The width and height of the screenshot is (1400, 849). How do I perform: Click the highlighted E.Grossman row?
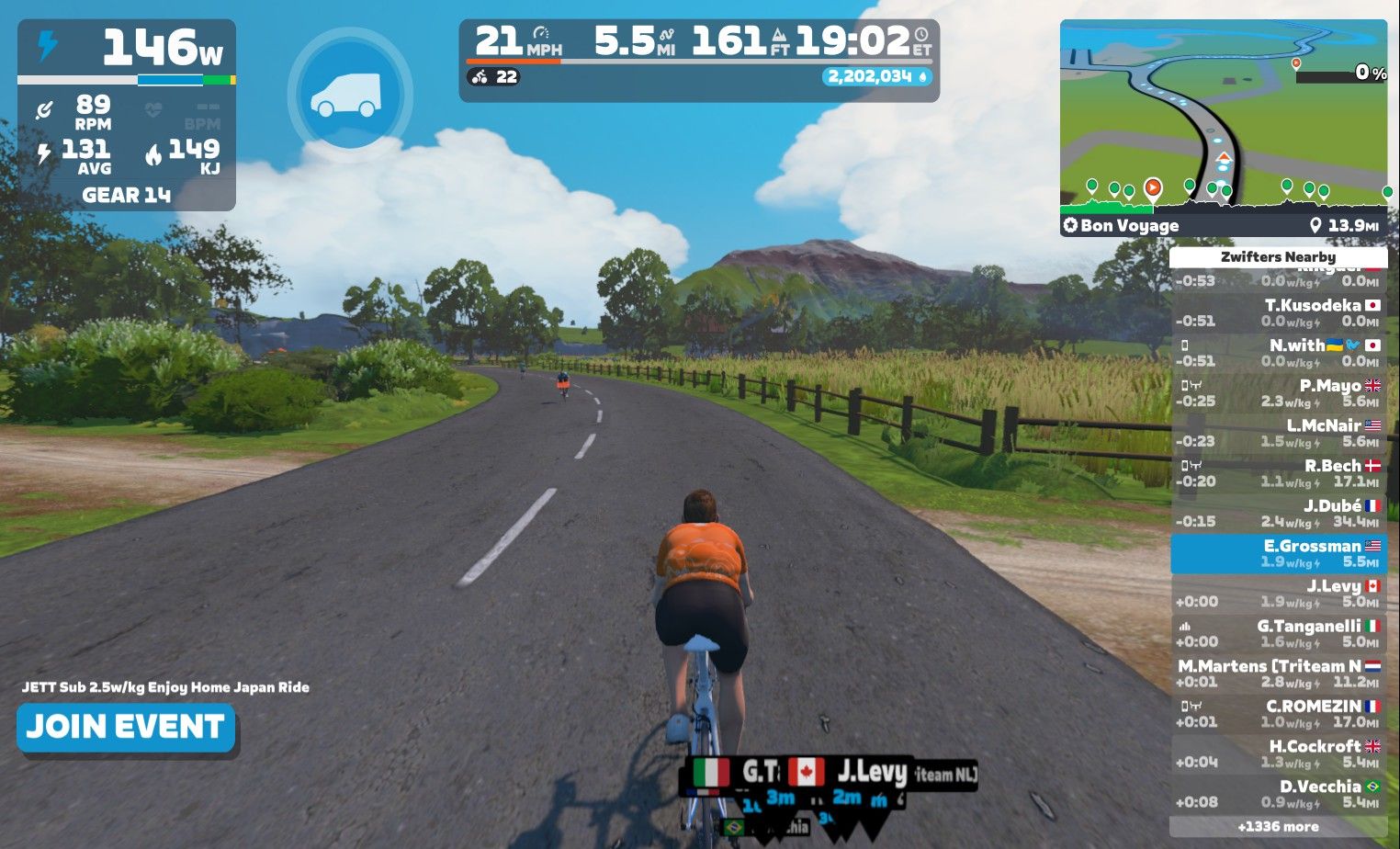(x=1279, y=553)
